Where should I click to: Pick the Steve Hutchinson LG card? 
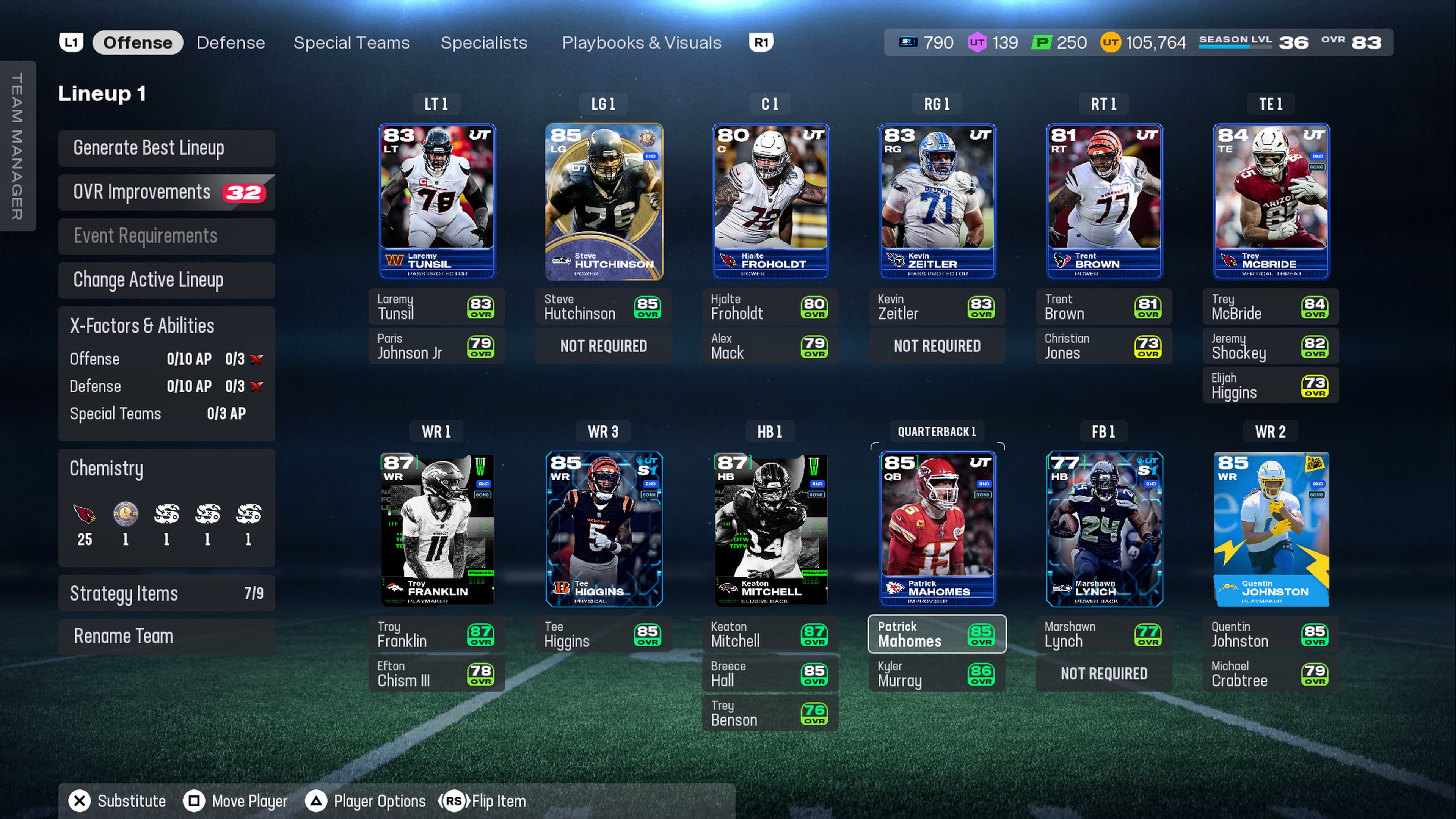pyautogui.click(x=604, y=201)
